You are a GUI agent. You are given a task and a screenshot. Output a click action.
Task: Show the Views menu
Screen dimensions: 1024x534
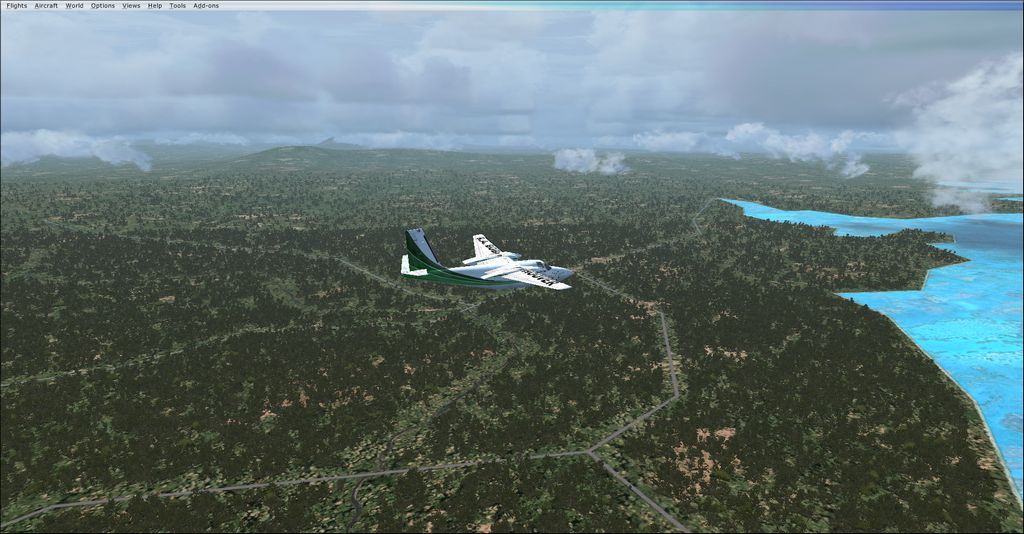pyautogui.click(x=131, y=5)
